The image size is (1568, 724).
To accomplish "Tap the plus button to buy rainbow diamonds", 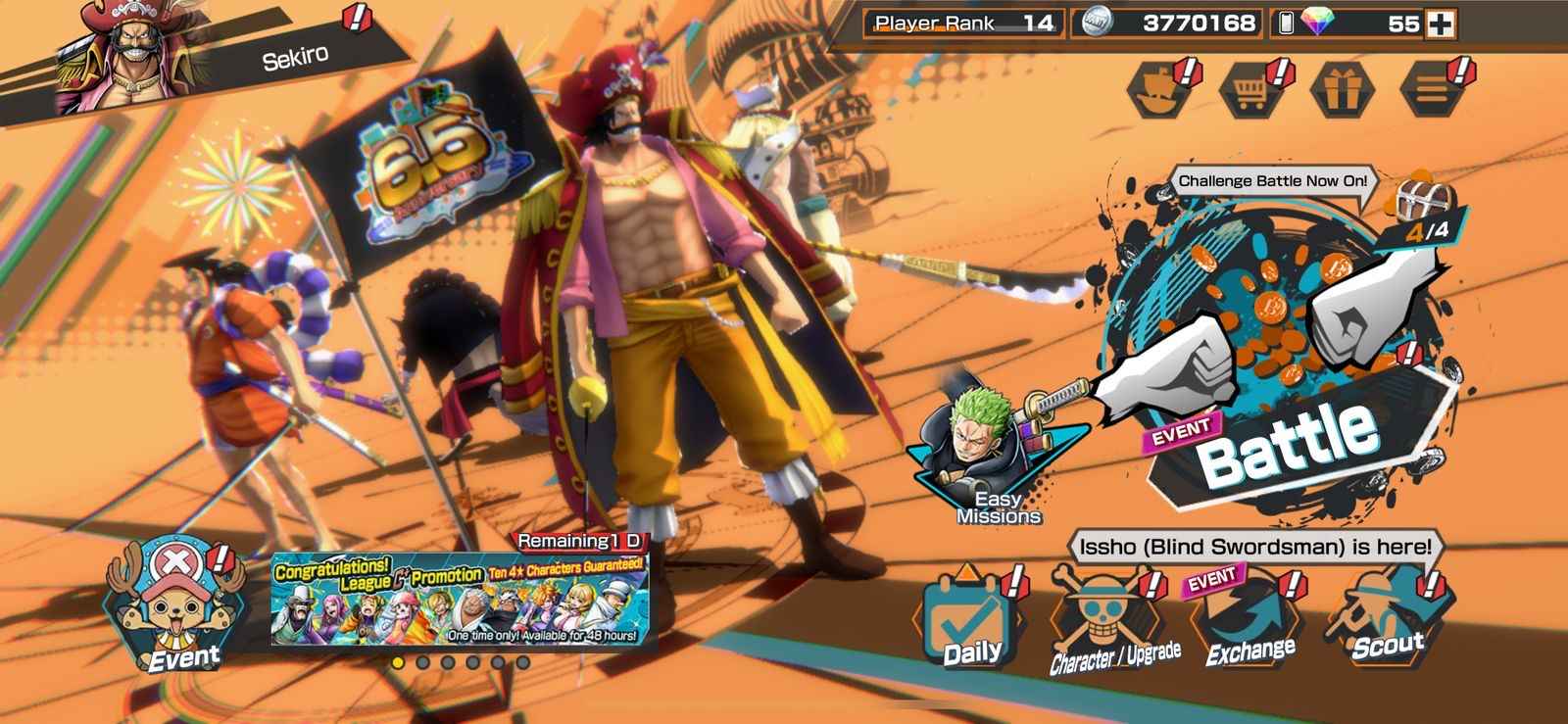I will click(x=1441, y=24).
